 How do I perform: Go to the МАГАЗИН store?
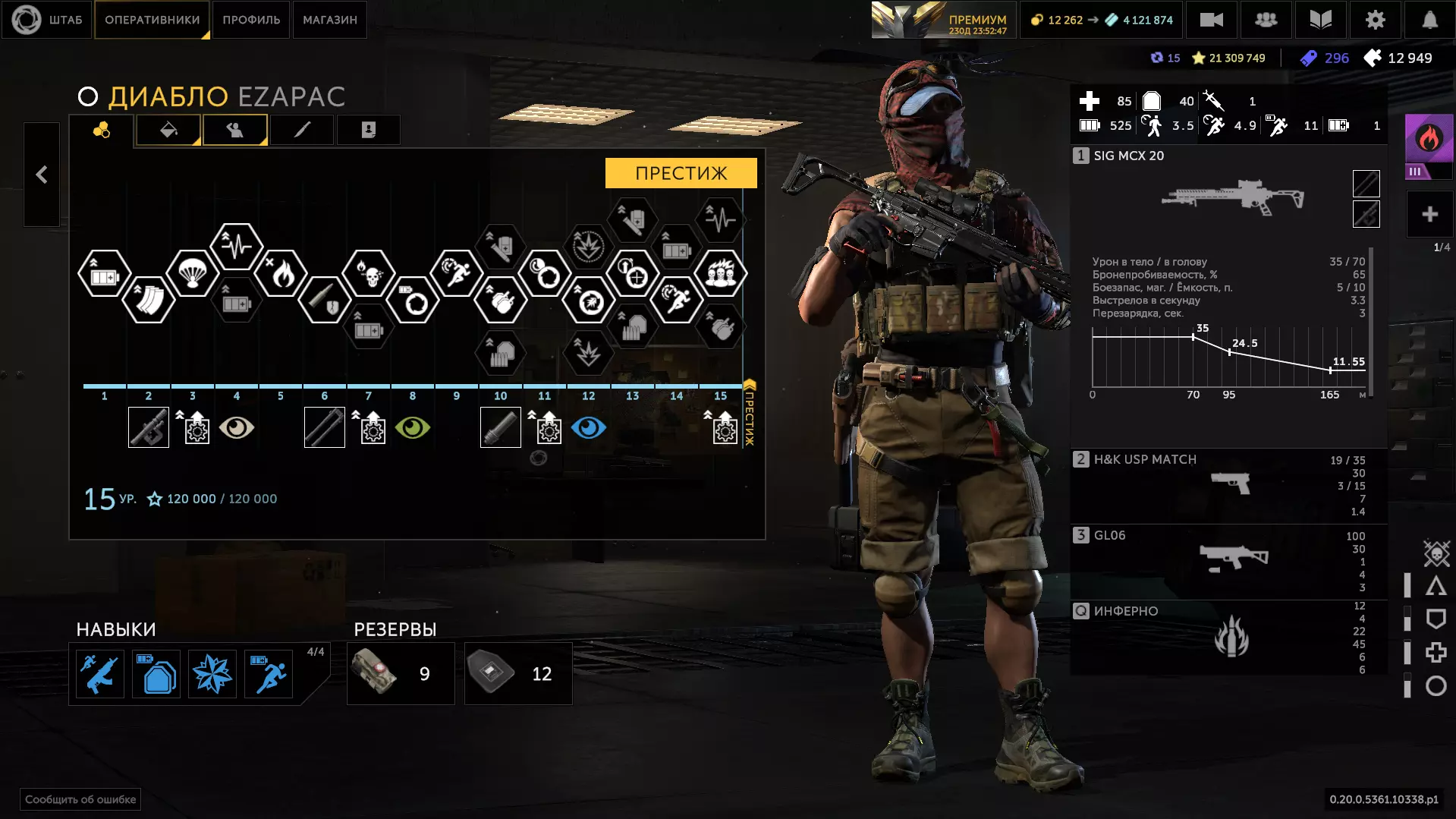pyautogui.click(x=329, y=20)
